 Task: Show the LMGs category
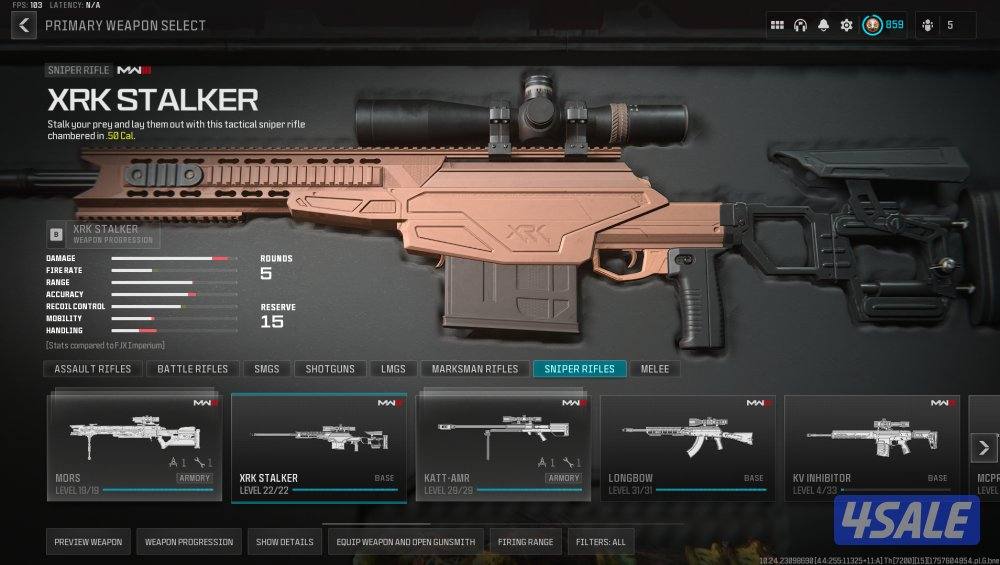(393, 369)
